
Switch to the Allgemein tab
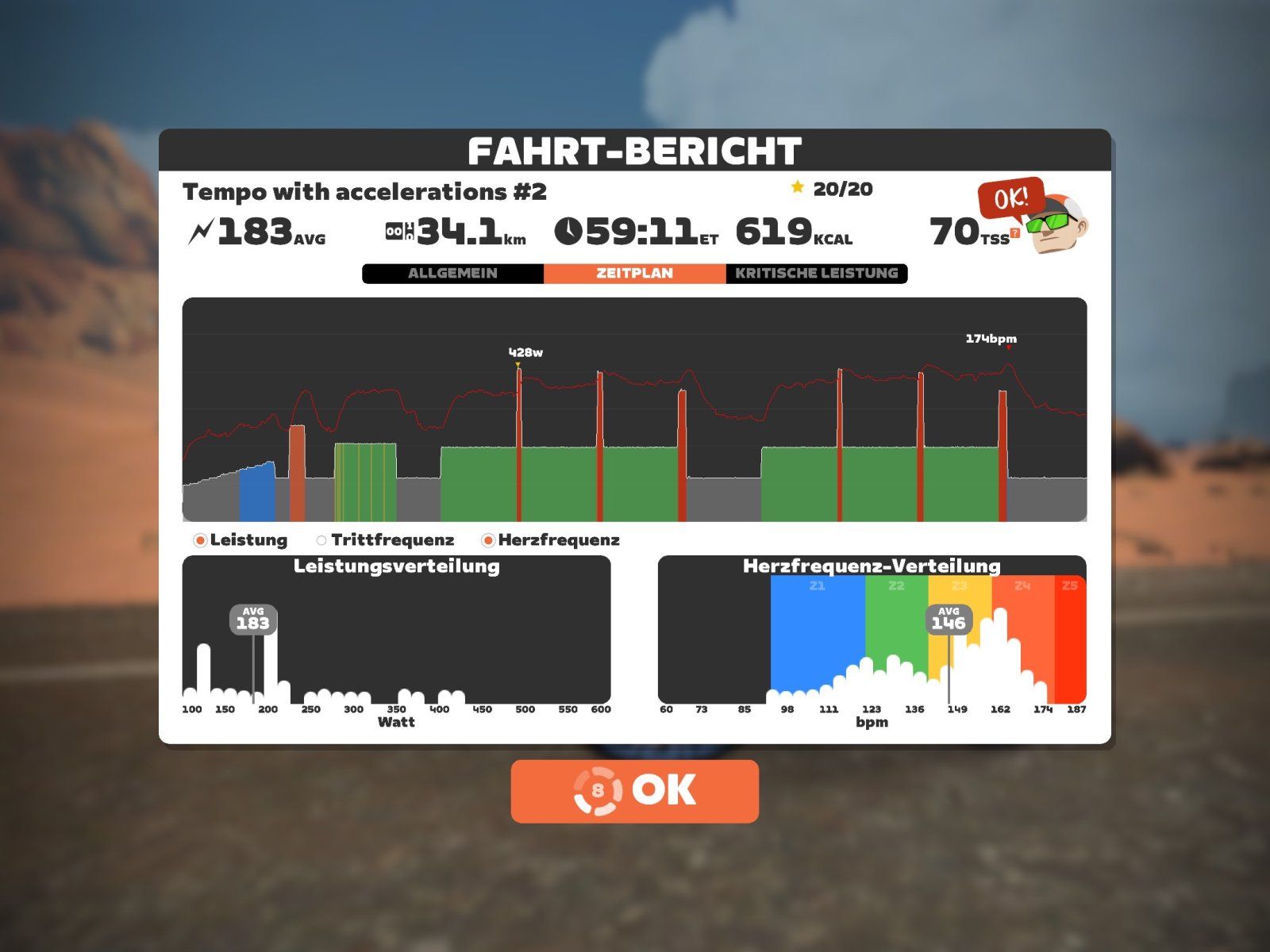point(452,273)
